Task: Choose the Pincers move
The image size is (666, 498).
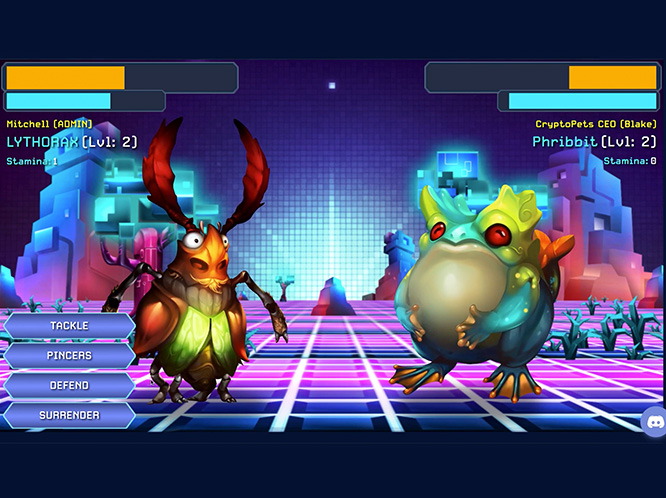Action: pos(69,355)
